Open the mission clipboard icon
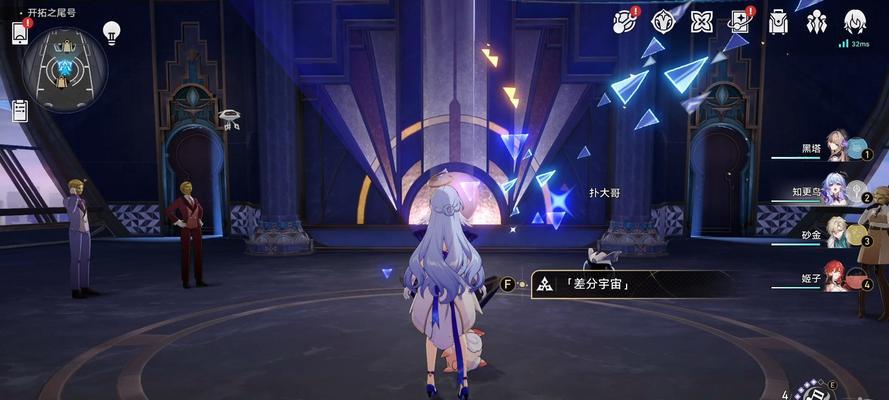Viewport: 889px width, 400px height. click(x=19, y=110)
